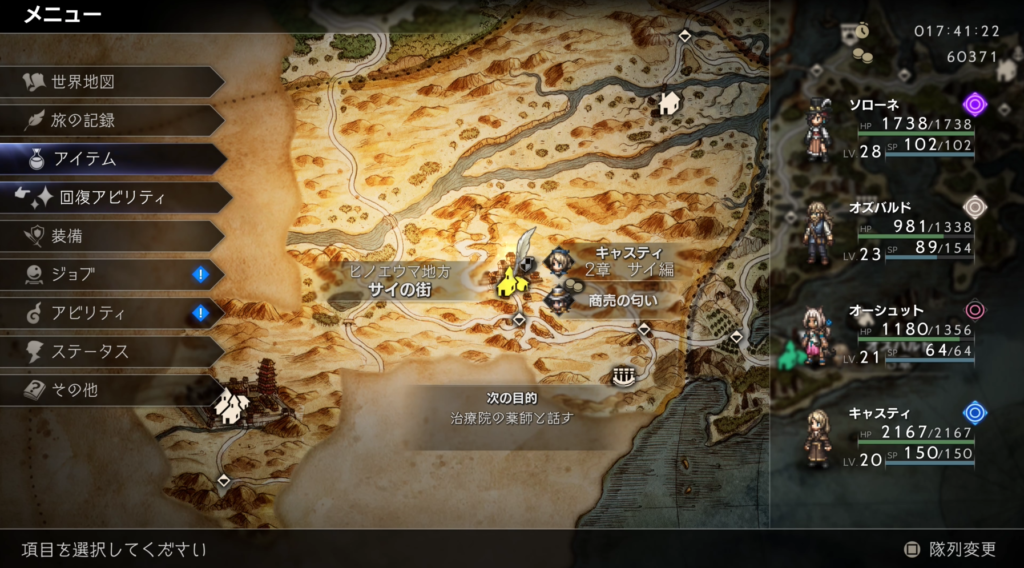Screen dimensions: 1024x568
Task: Open the 商売の匂い side story marker
Action: tap(558, 299)
